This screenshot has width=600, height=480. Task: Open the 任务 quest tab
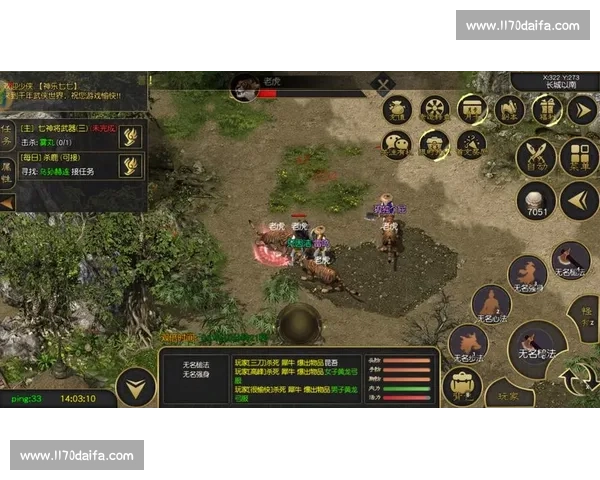click(7, 137)
